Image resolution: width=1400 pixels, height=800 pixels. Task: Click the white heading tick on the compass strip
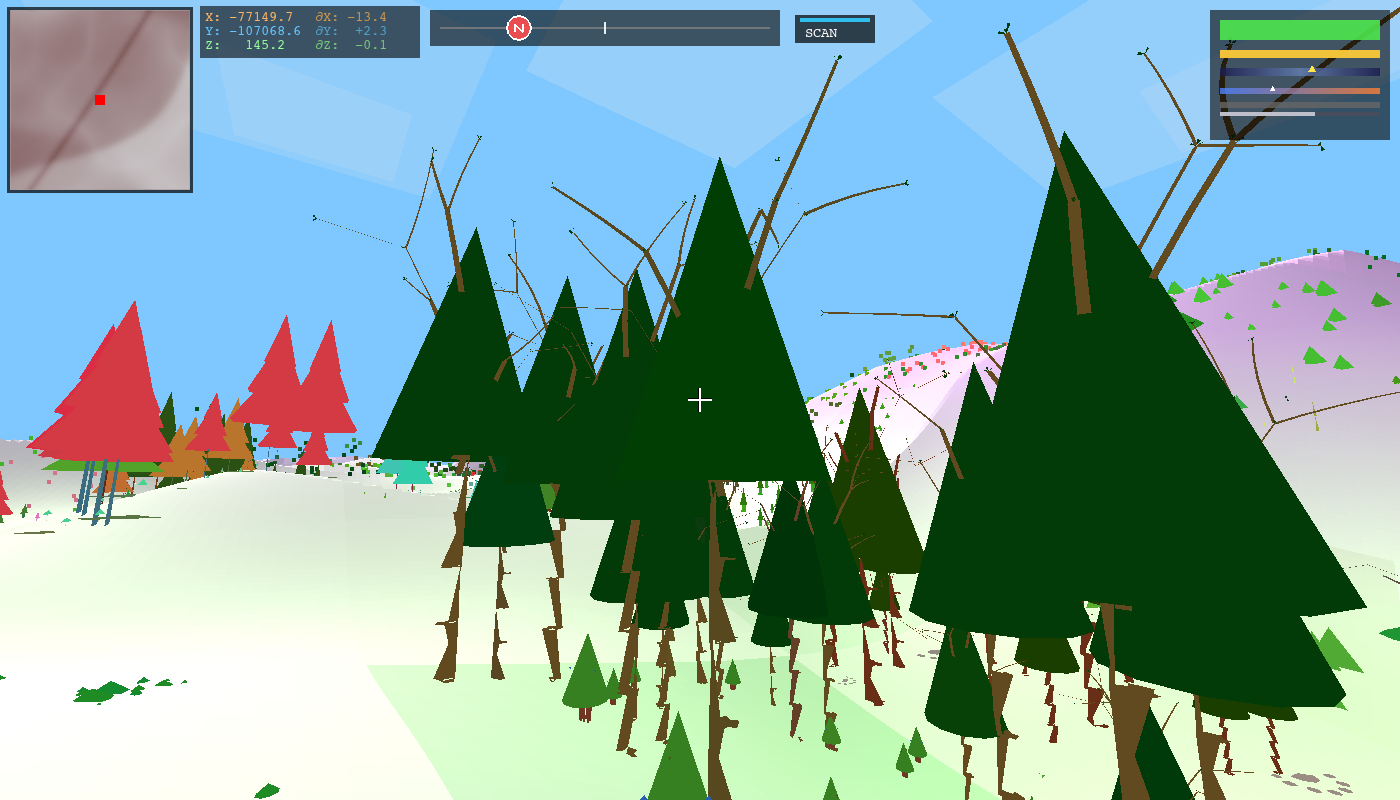pyautogui.click(x=605, y=27)
